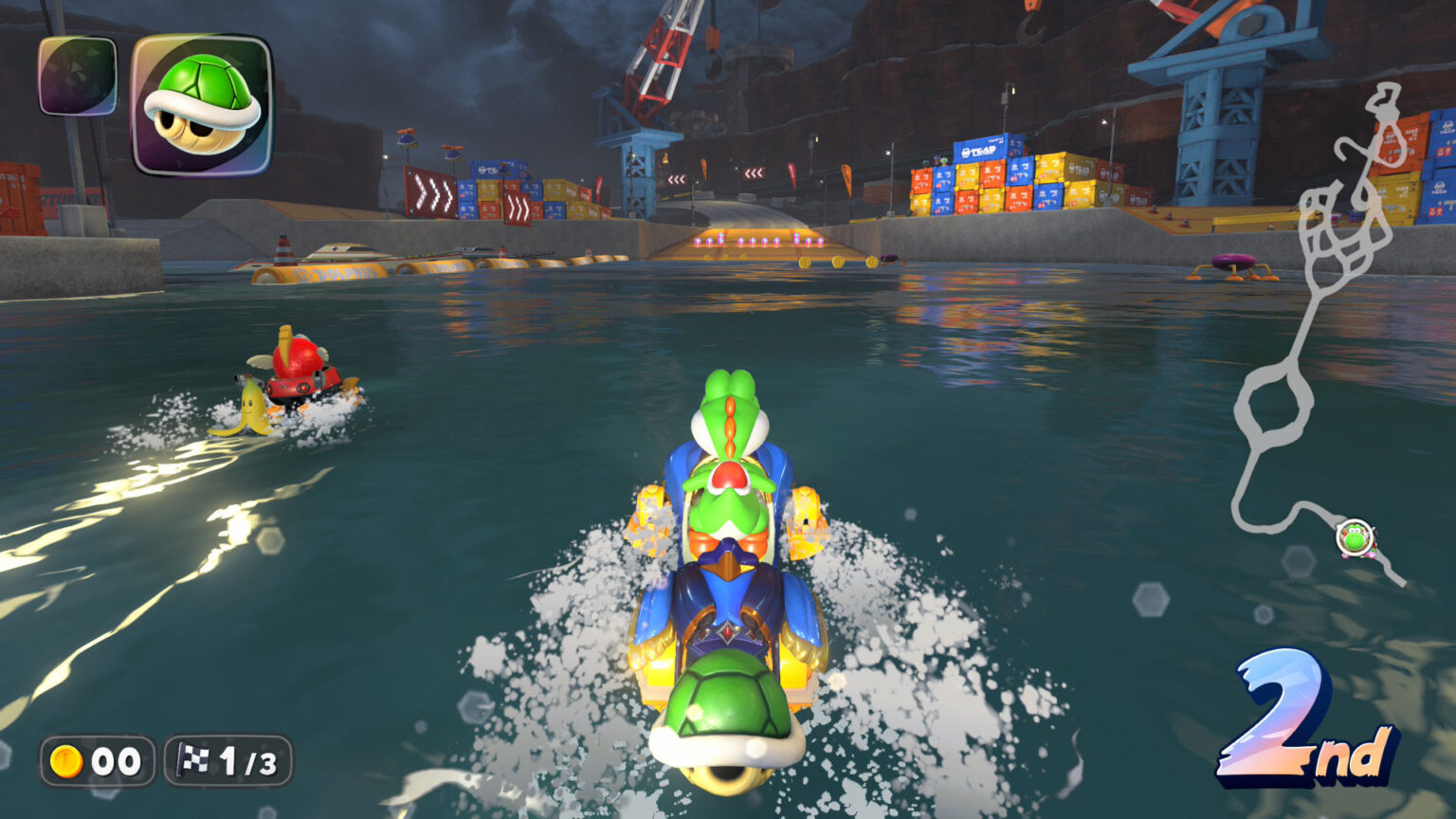Select the checkered lap flag icon
This screenshot has width=1456, height=819.
coord(194,759)
